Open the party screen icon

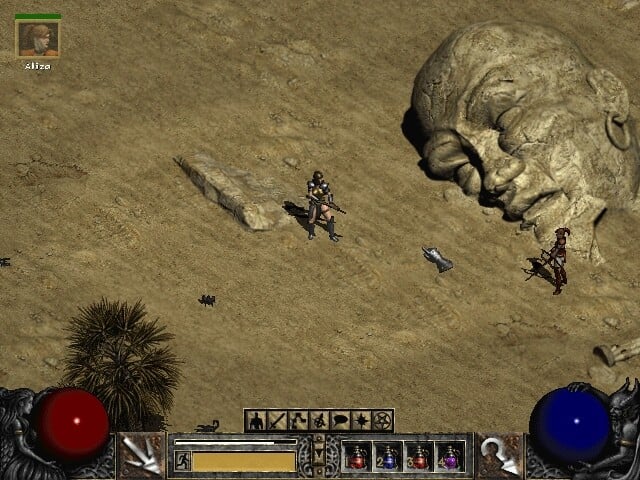point(319,421)
